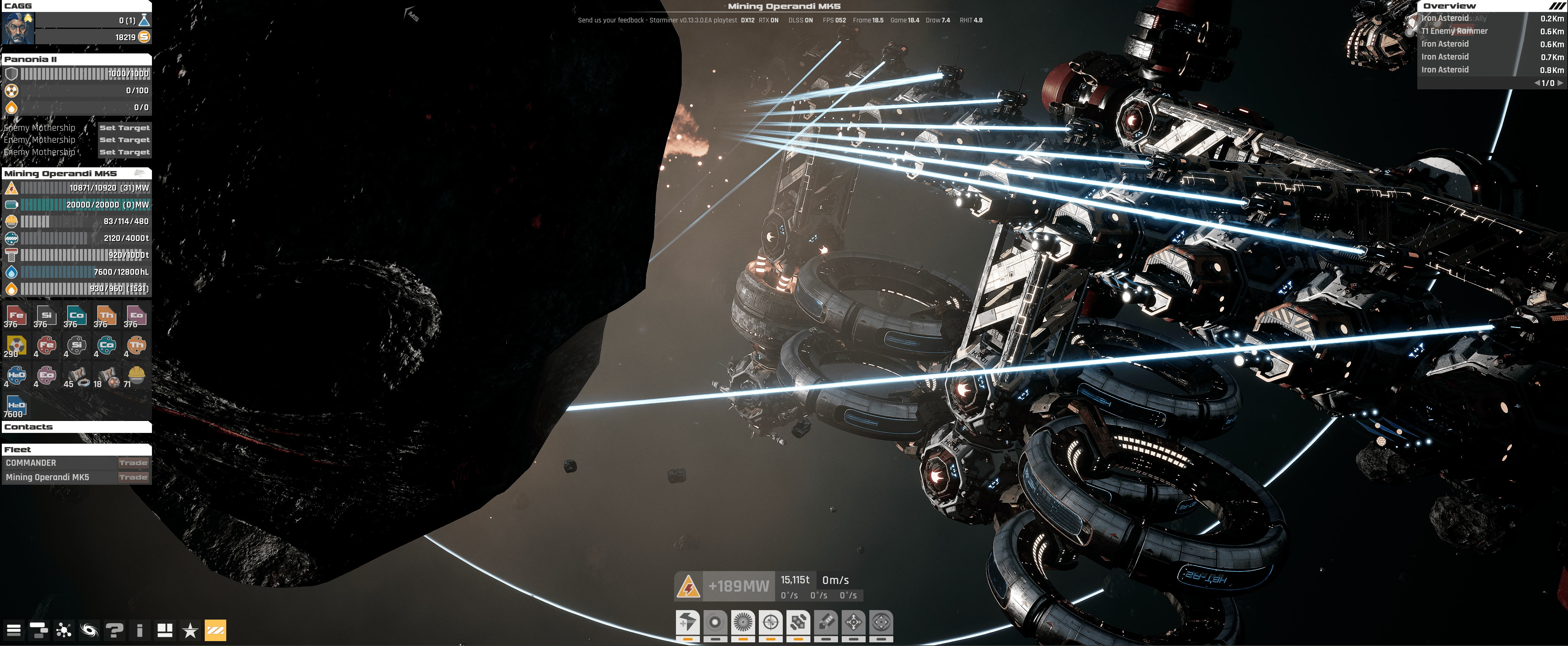The image size is (1568, 646).
Task: Toggle the yellow striped hazard button
Action: (x=215, y=630)
